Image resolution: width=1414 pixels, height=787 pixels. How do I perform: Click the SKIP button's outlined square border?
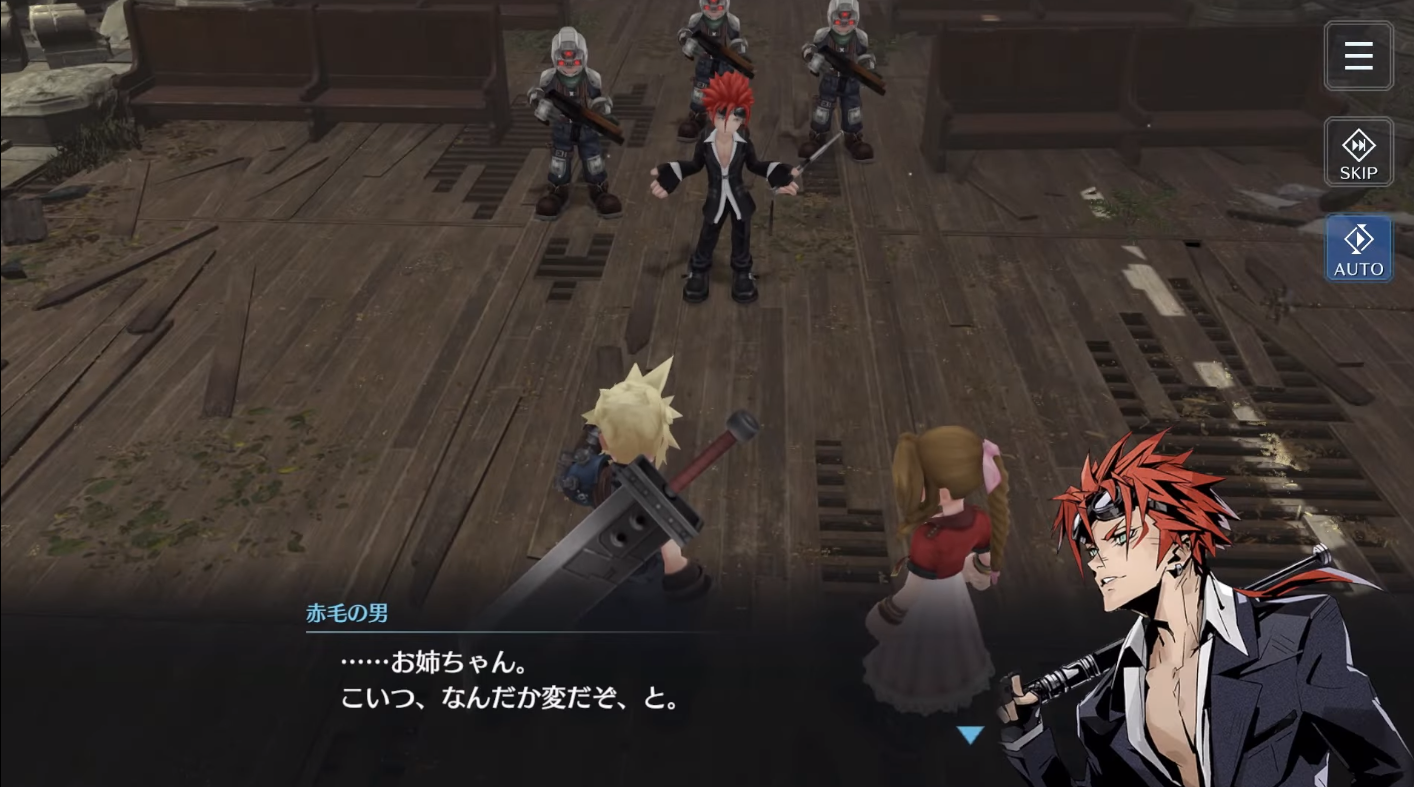1358,151
